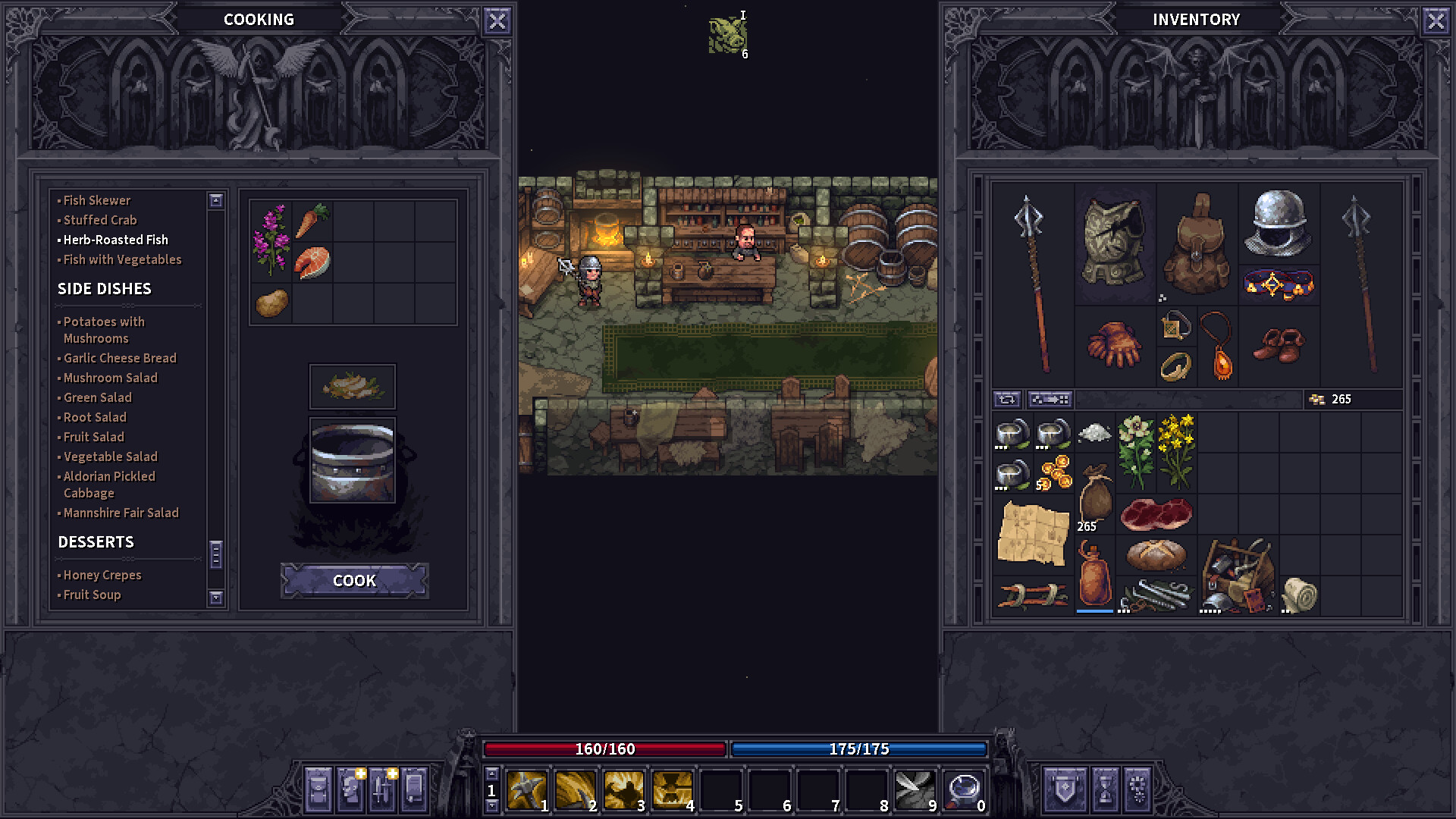Image resolution: width=1456 pixels, height=819 pixels.
Task: Open the journal icon on the bottom-left toolbar
Action: tap(413, 791)
